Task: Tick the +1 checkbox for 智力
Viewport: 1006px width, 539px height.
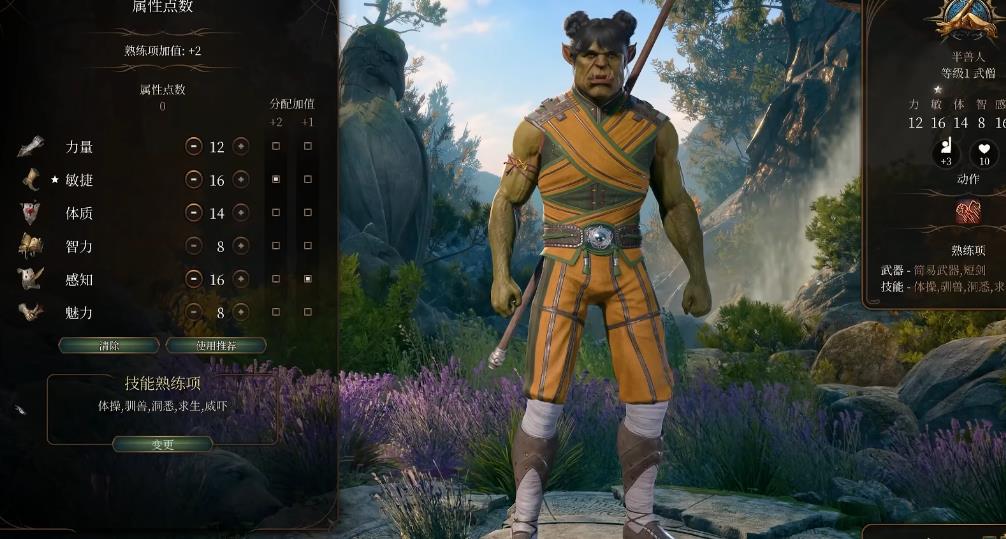Action: point(307,246)
